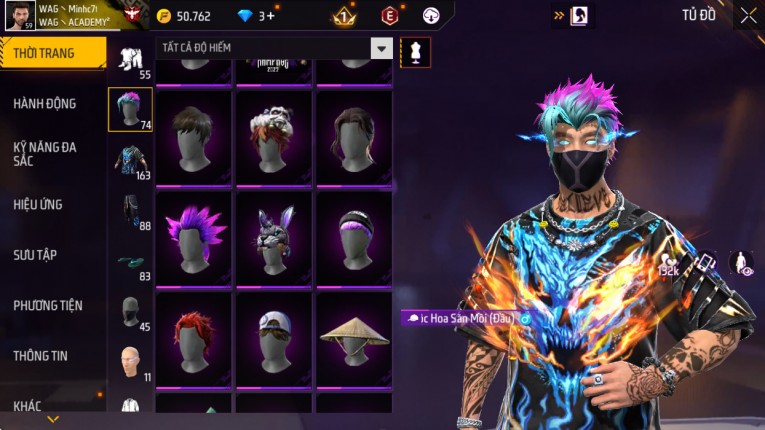Open the pants subcategory with 88 items
The image size is (765, 430).
tap(130, 211)
